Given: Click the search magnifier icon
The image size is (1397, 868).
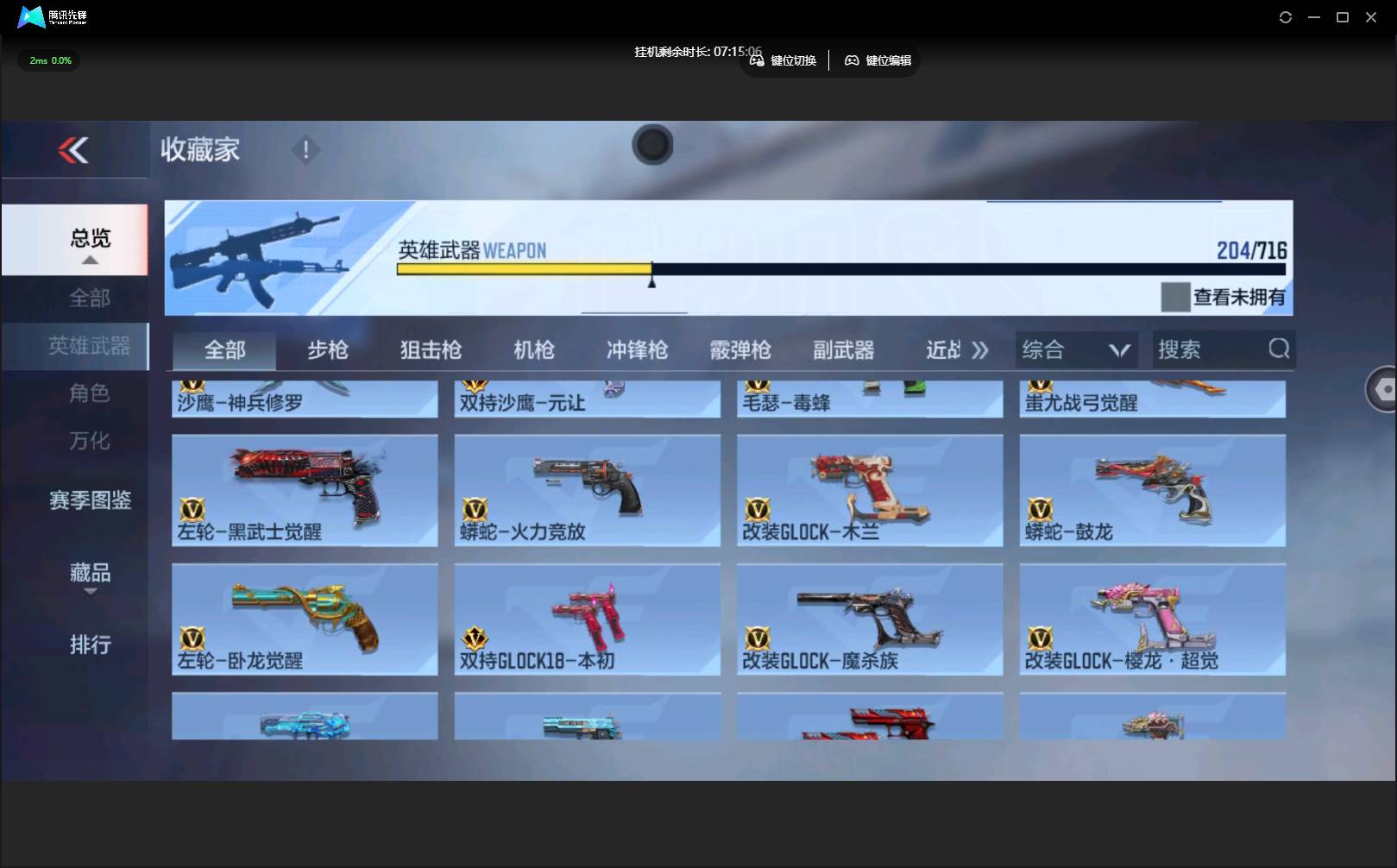Looking at the screenshot, I should (1278, 349).
